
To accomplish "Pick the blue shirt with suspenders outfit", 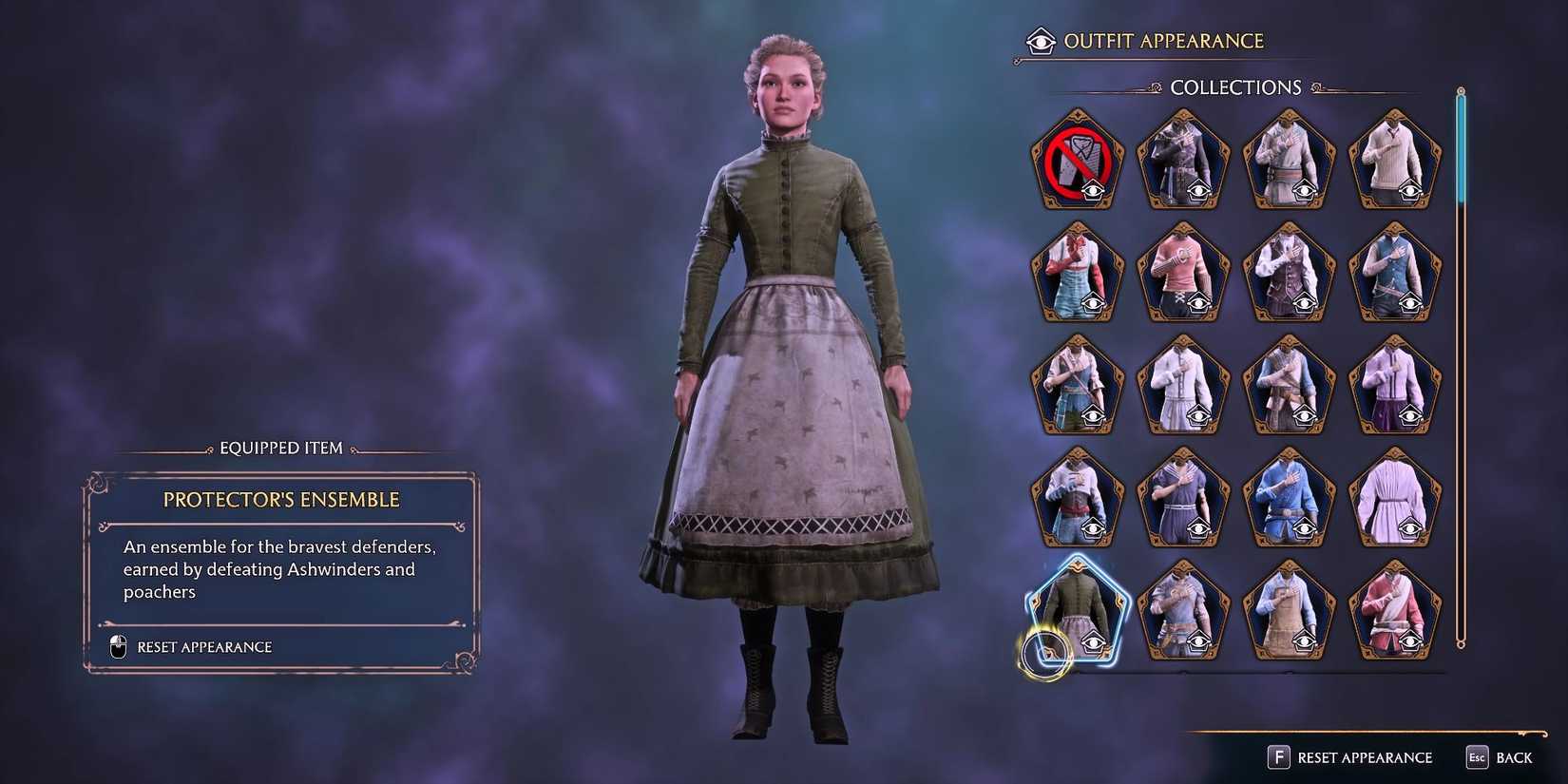I will pos(1079,274).
